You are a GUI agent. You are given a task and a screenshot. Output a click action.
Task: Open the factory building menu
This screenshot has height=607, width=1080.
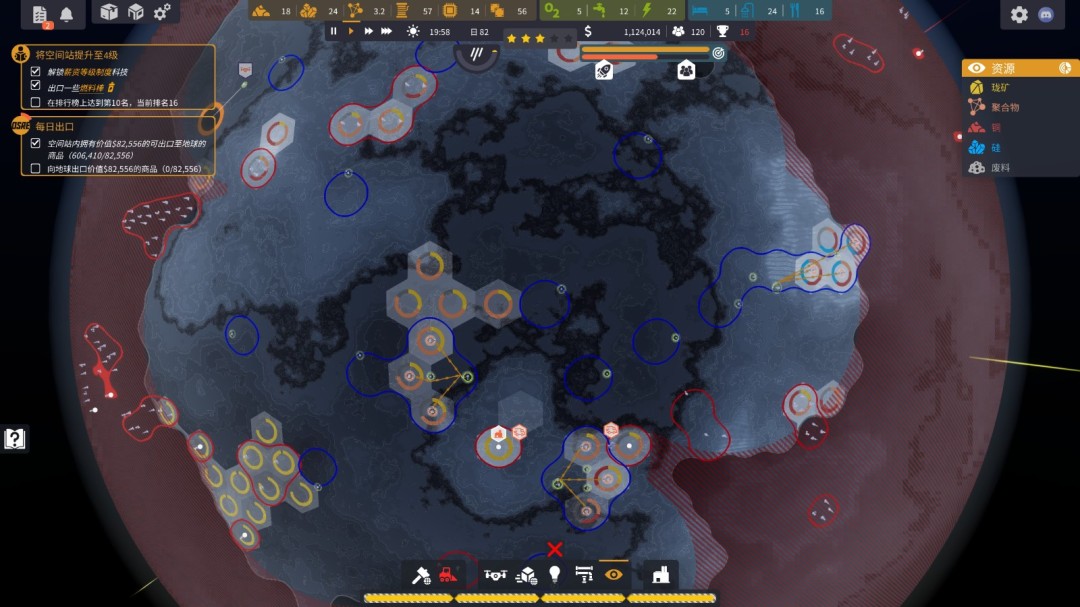(660, 575)
